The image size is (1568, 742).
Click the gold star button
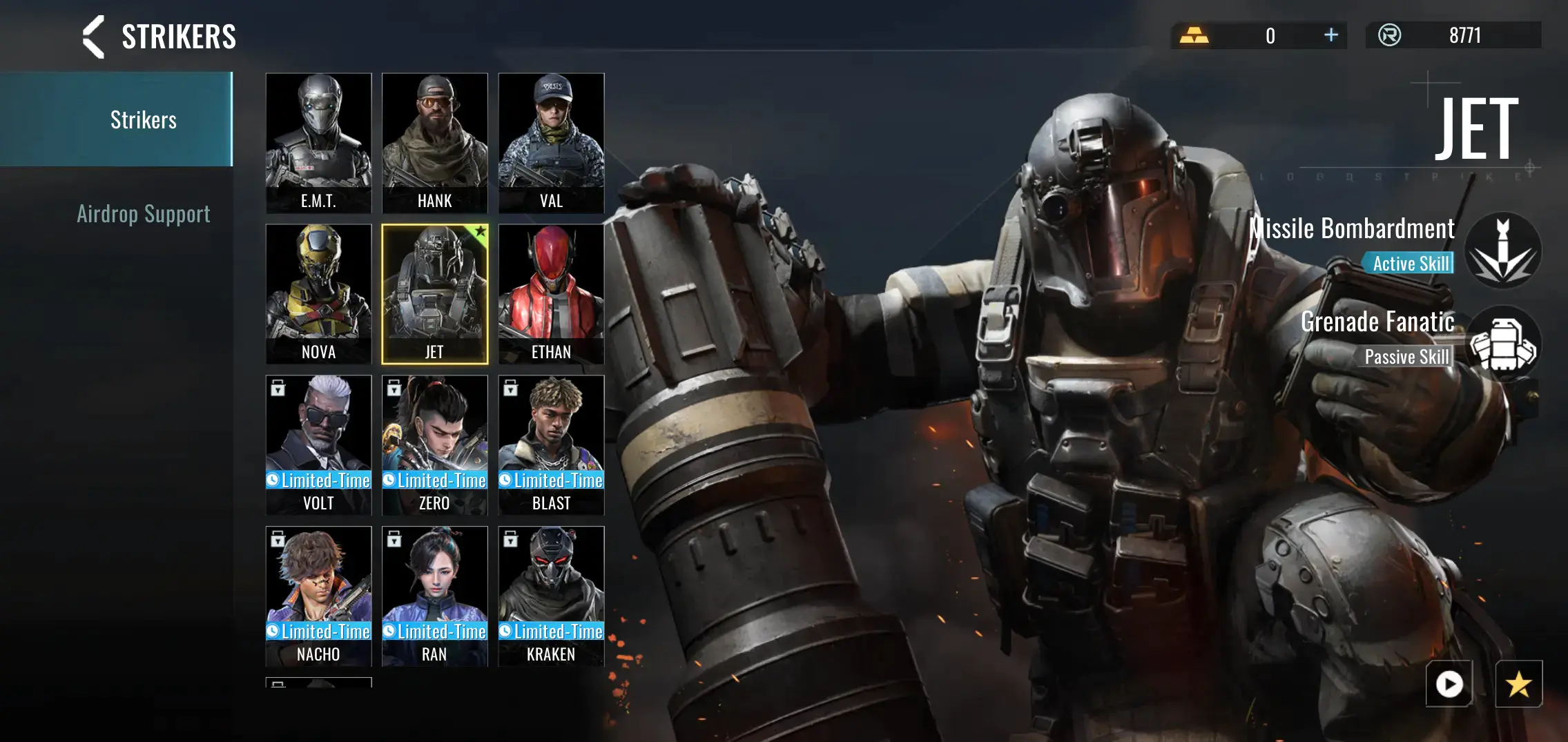(x=1518, y=684)
